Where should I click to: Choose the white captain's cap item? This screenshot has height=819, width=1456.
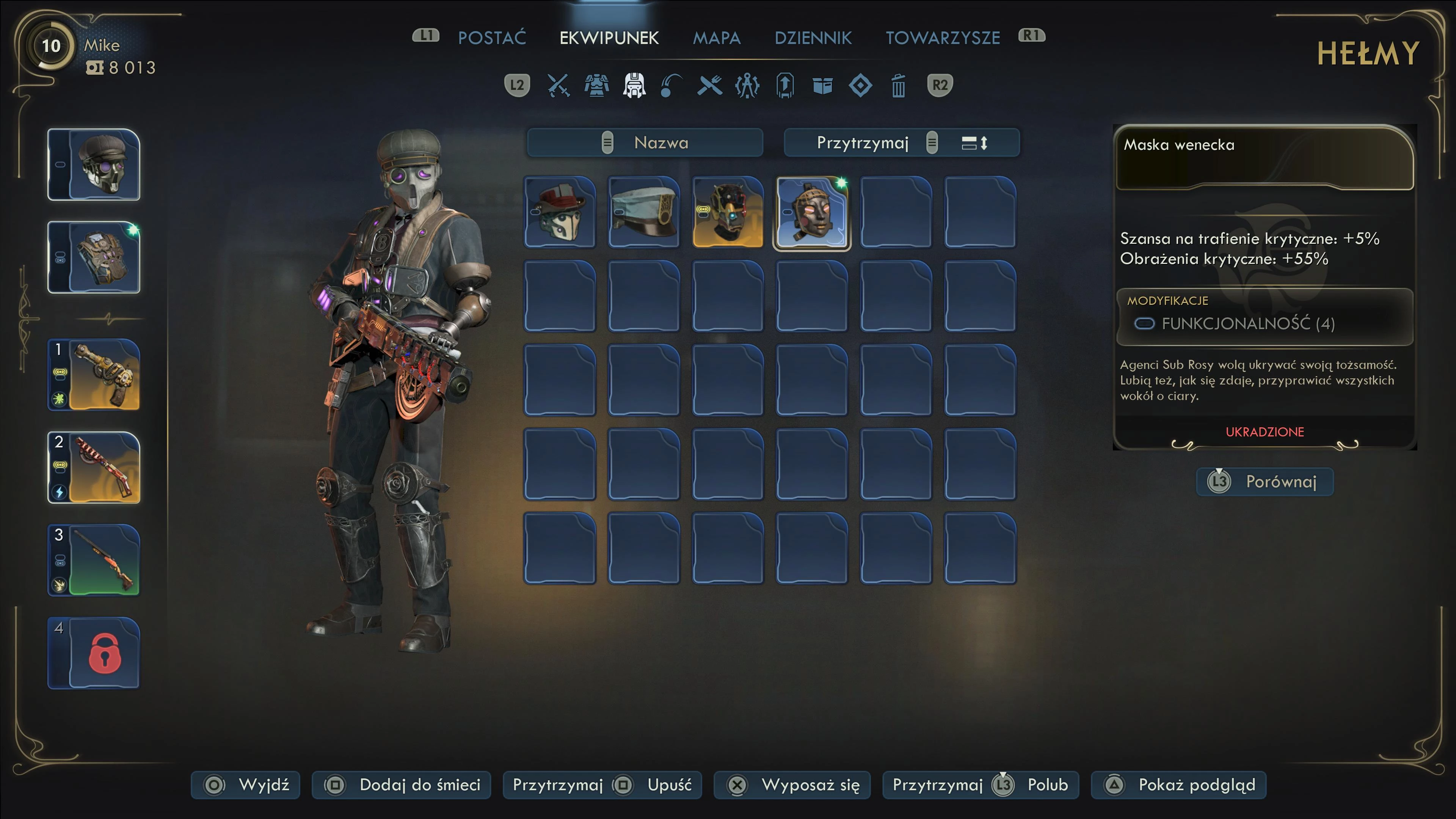(x=644, y=212)
